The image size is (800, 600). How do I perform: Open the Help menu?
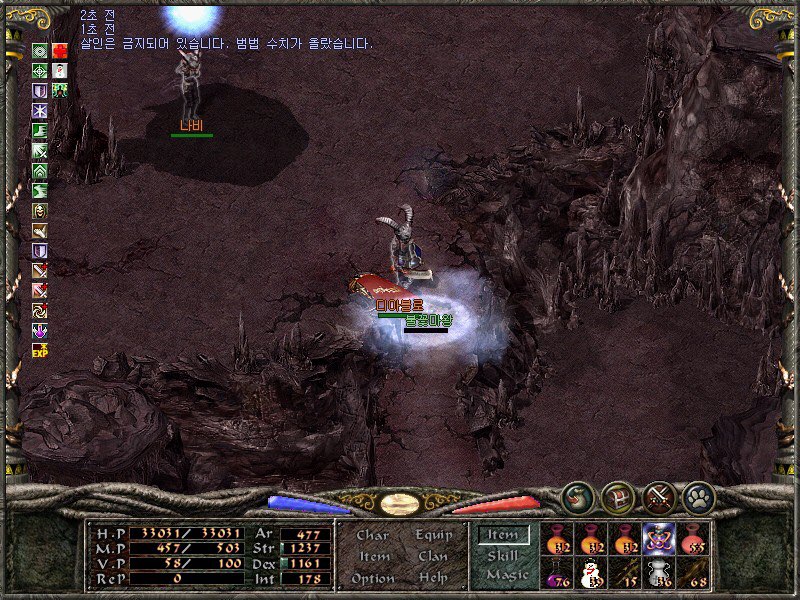point(432,578)
